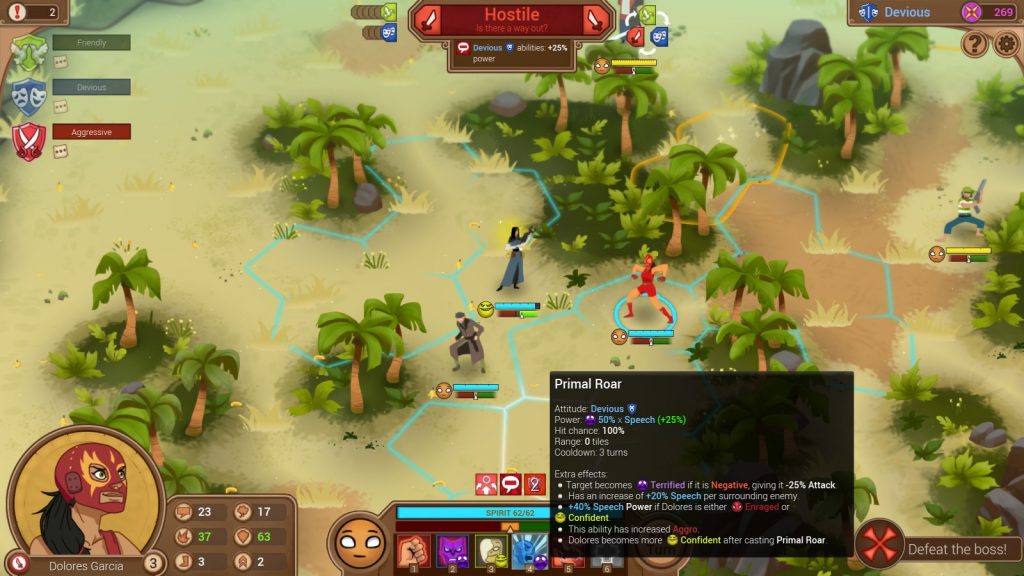Open the question mark help button
Image resolution: width=1024 pixels, height=576 pixels.
(975, 44)
